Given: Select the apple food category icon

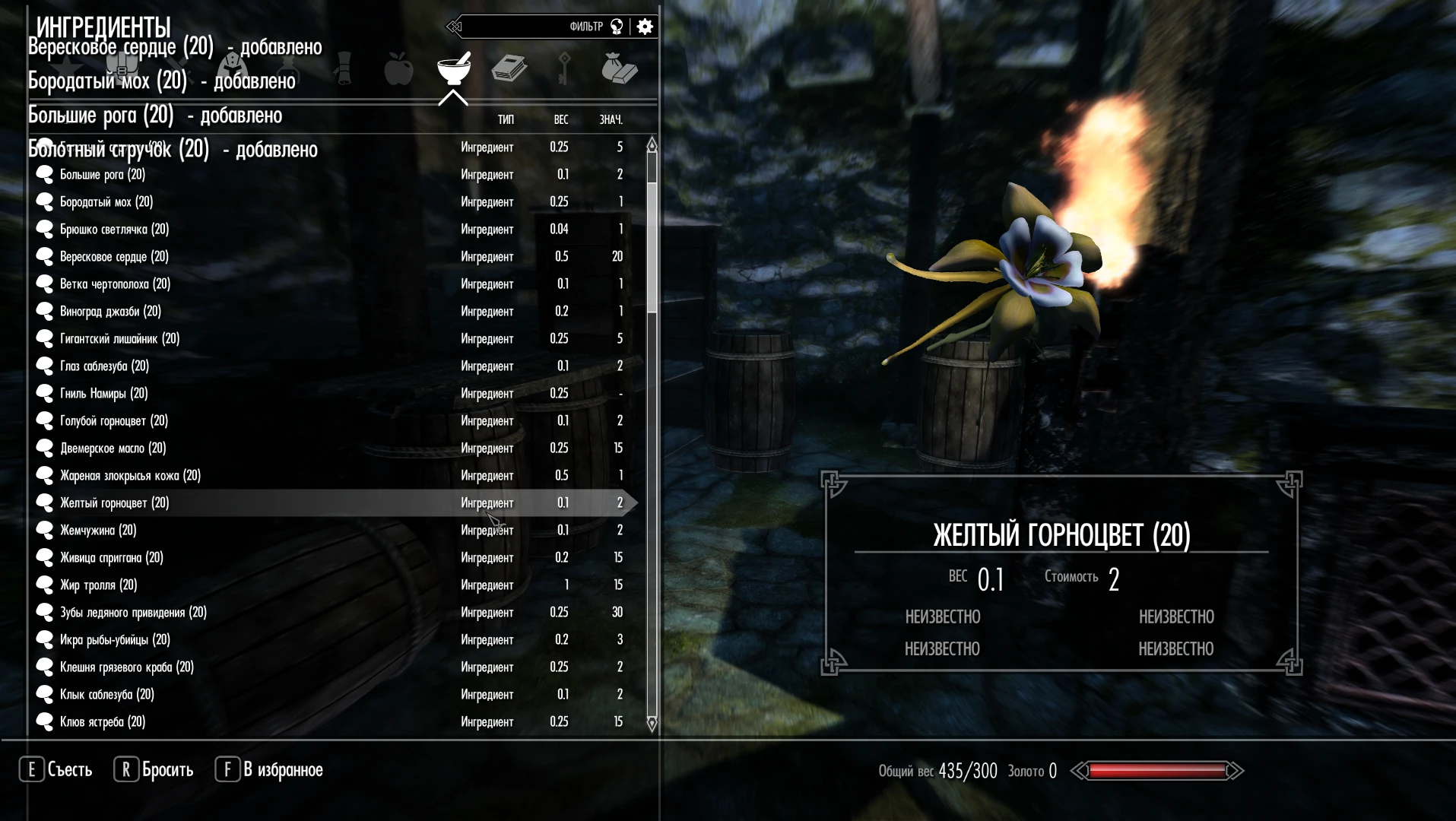Looking at the screenshot, I should click(x=398, y=70).
